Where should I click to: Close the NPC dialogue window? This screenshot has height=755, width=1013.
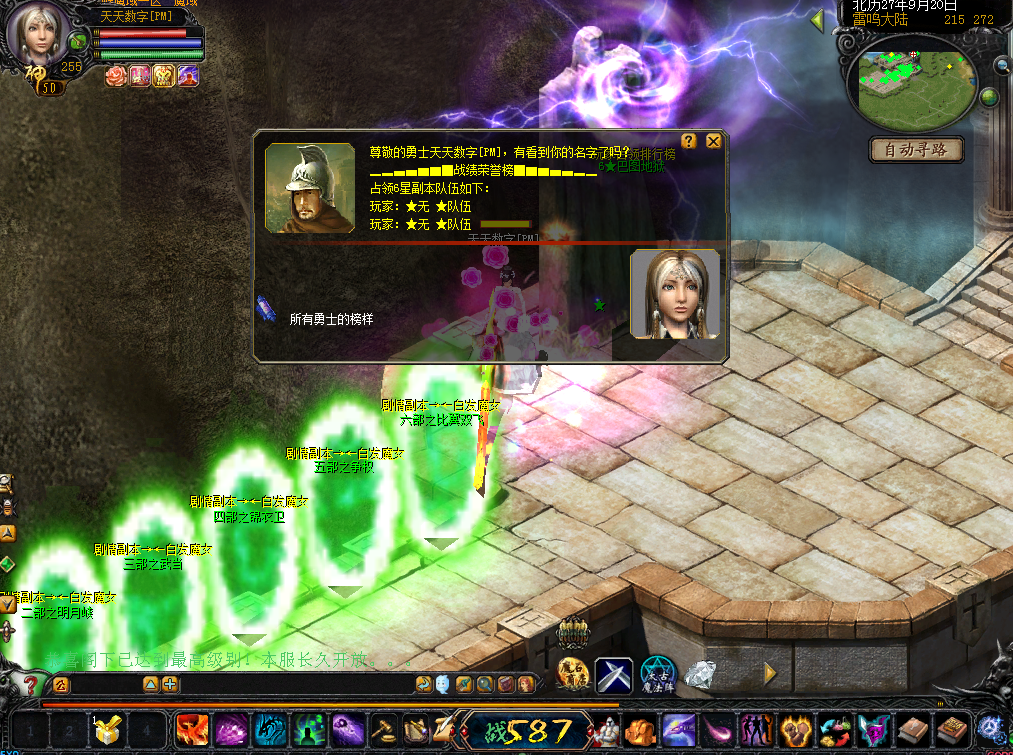click(713, 141)
